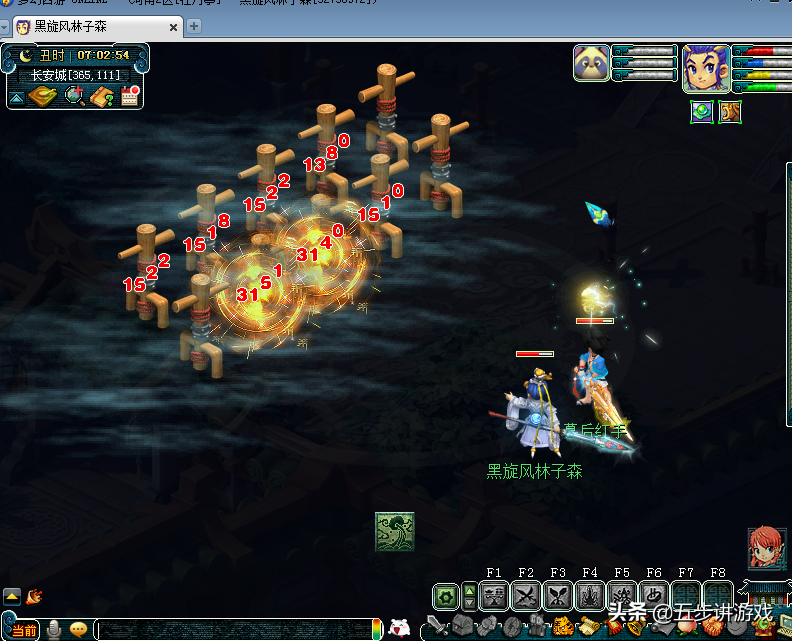
Task: Open the compass map icon
Action: click(44, 96)
